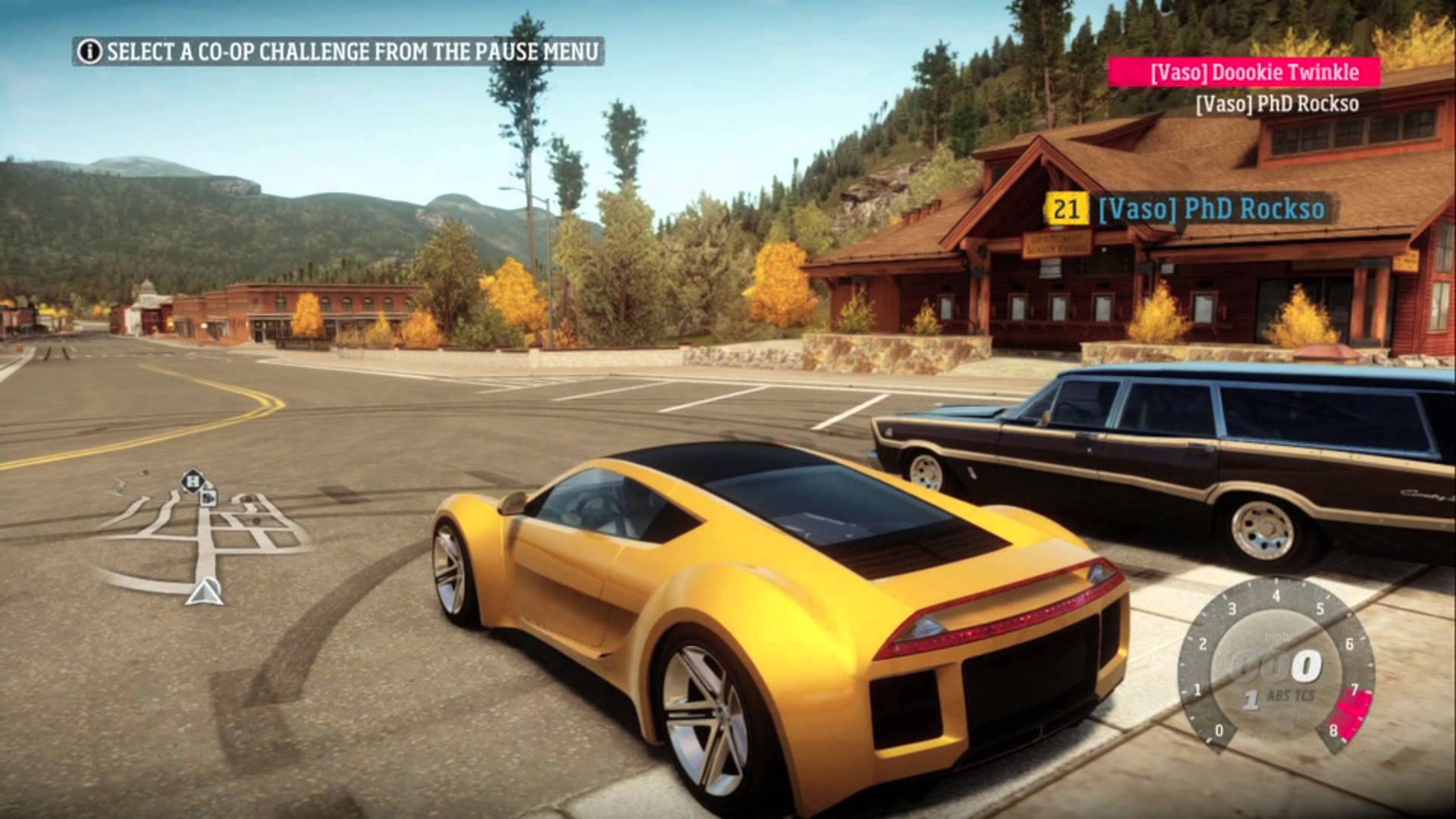Click the level 21 PhD Rockso name tag
Image resolution: width=1456 pixels, height=819 pixels.
(x=1185, y=209)
